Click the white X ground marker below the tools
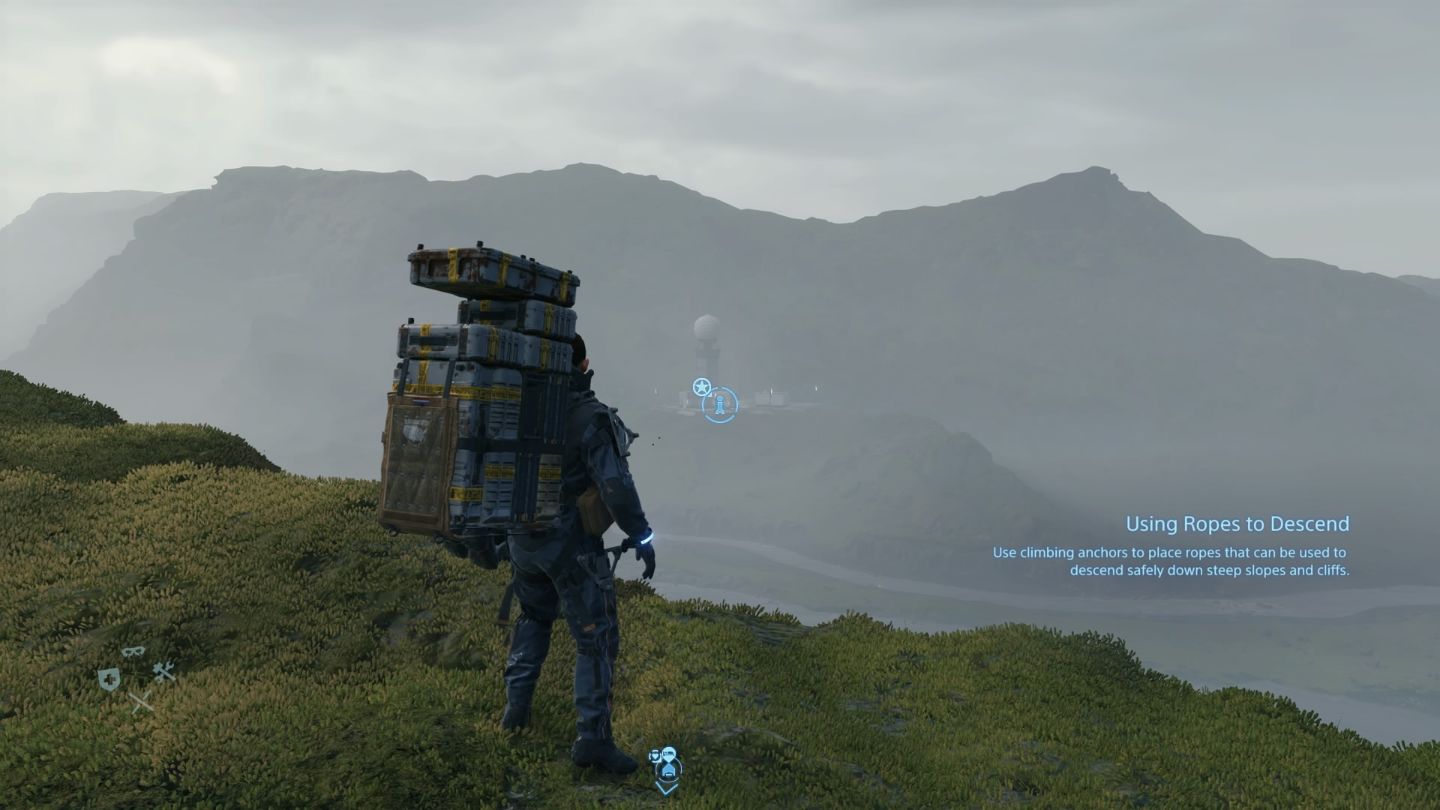This screenshot has height=810, width=1440. [142, 702]
